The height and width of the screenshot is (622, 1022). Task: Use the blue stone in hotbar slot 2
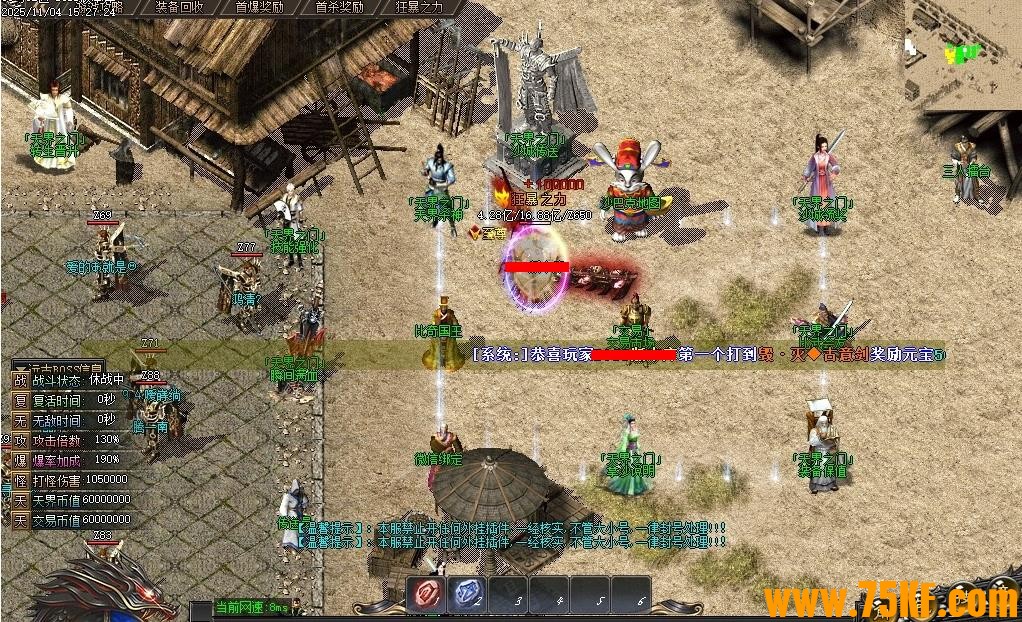point(466,594)
